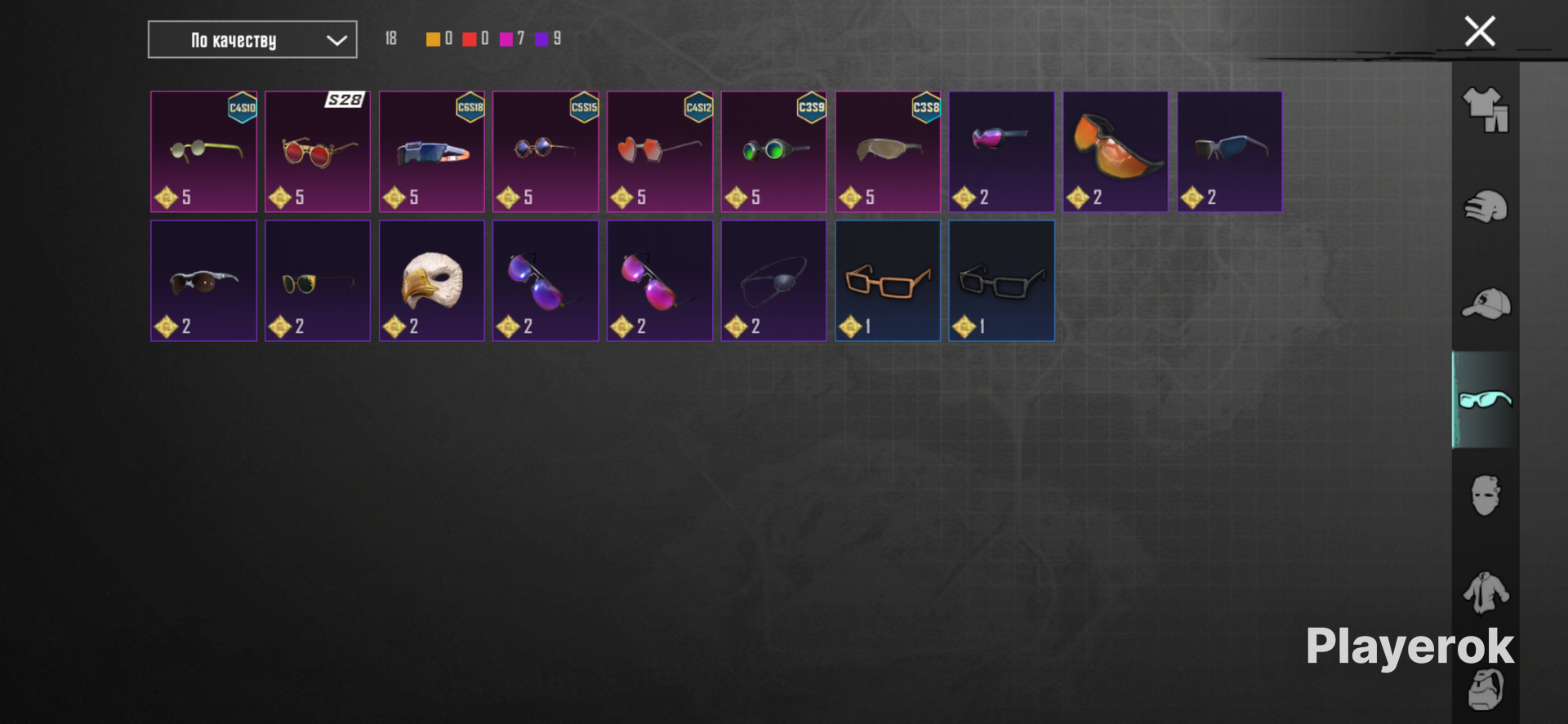This screenshot has height=724, width=1568.
Task: Select the eagle beak mask item
Action: tap(431, 281)
